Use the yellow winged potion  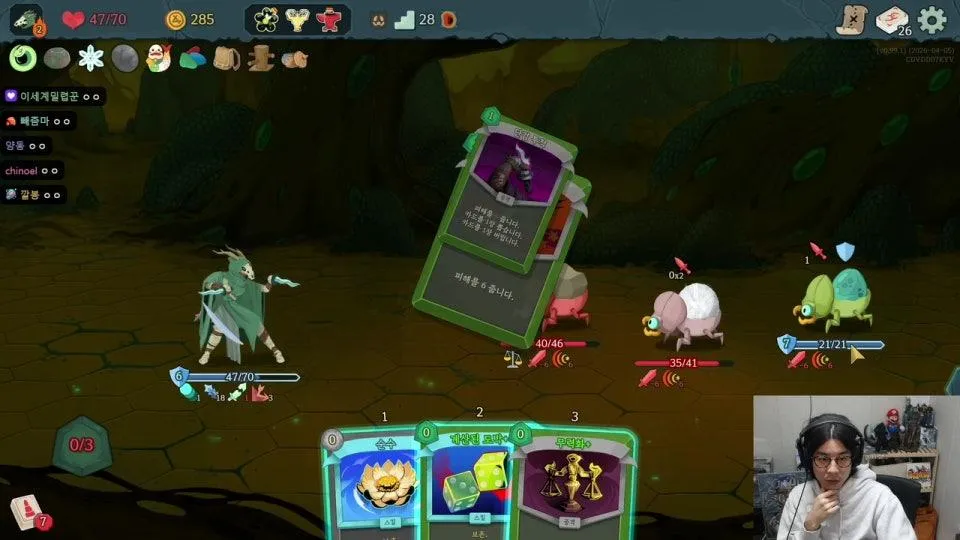tap(297, 19)
